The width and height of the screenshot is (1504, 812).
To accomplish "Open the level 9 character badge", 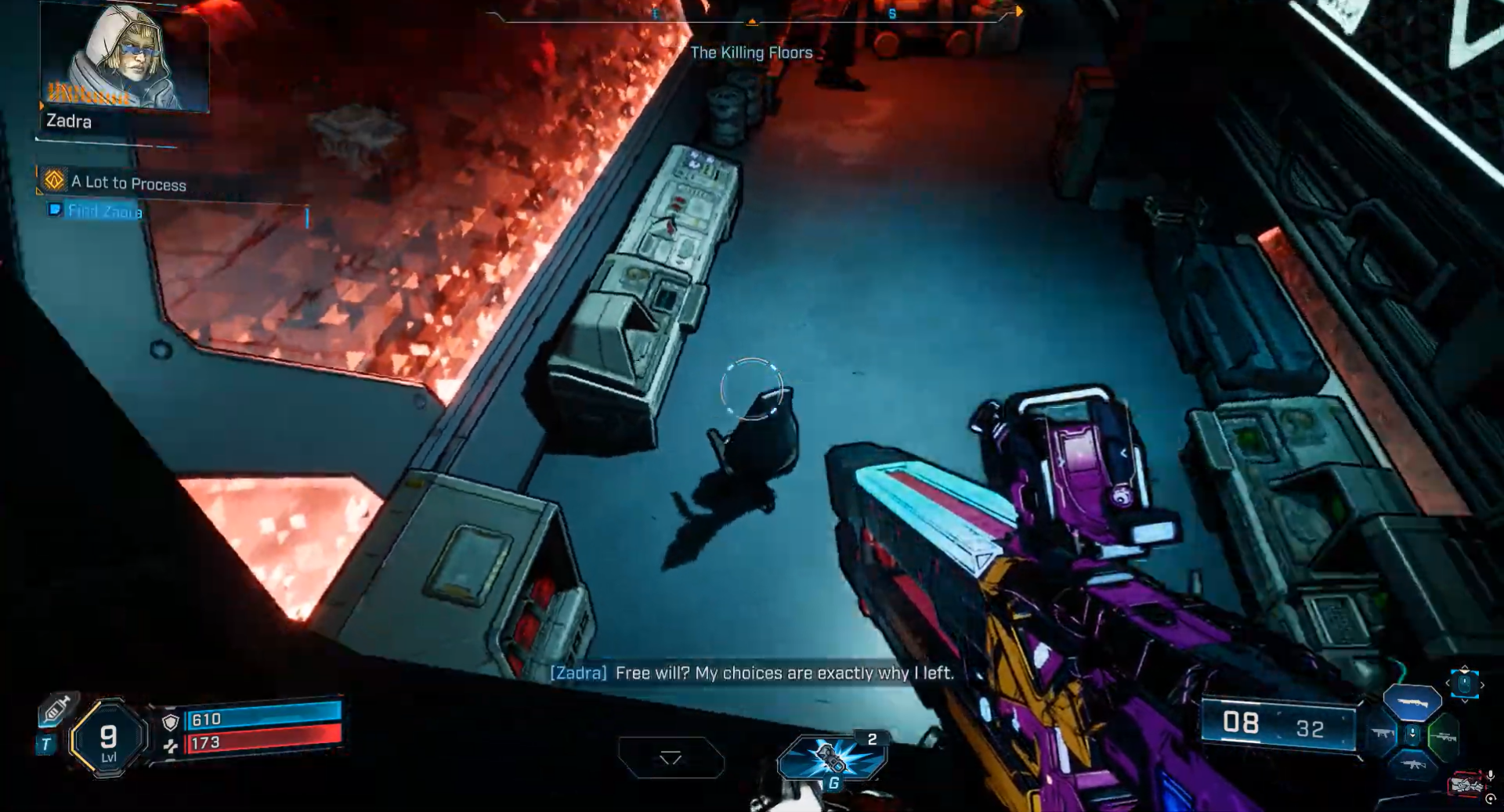I will (109, 738).
